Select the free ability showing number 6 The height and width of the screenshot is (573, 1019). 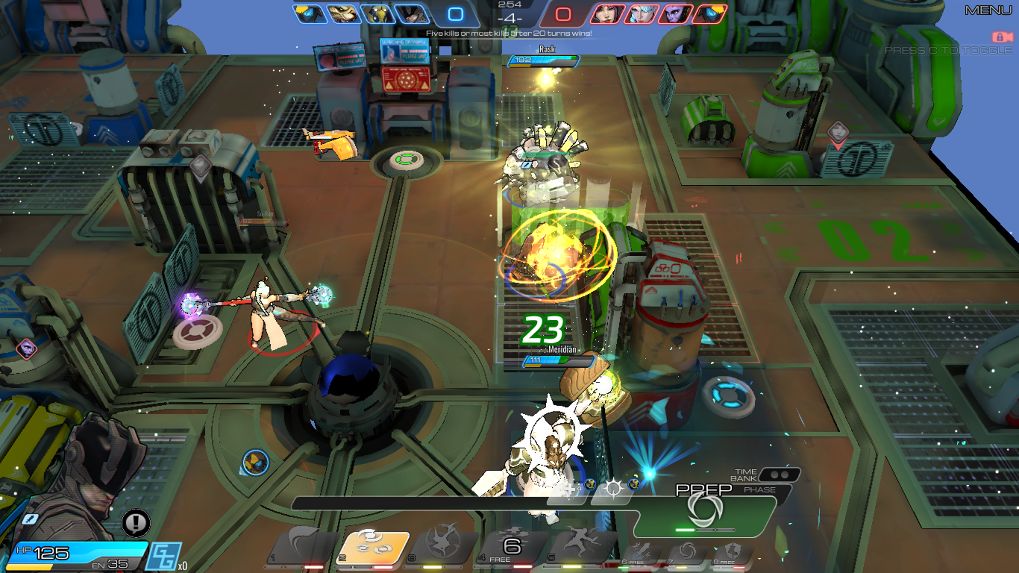click(513, 546)
